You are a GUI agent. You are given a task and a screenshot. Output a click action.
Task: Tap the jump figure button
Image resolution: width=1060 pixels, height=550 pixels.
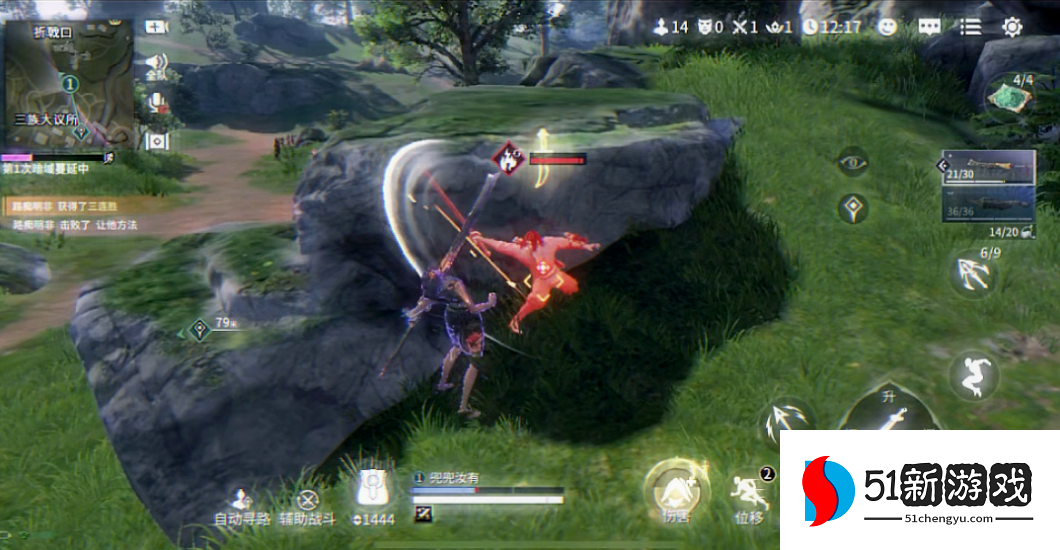tap(972, 375)
